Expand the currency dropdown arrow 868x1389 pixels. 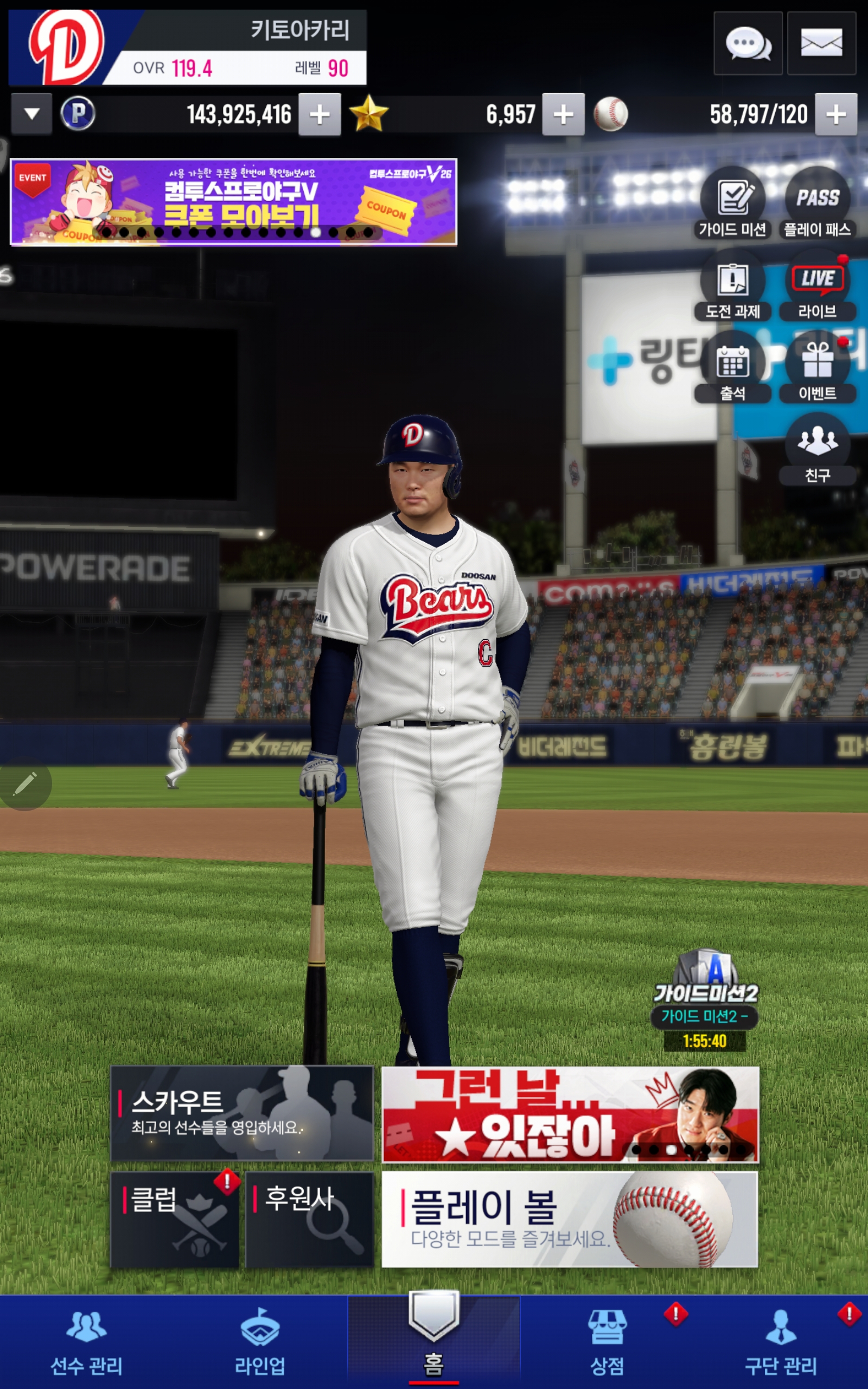click(31, 114)
